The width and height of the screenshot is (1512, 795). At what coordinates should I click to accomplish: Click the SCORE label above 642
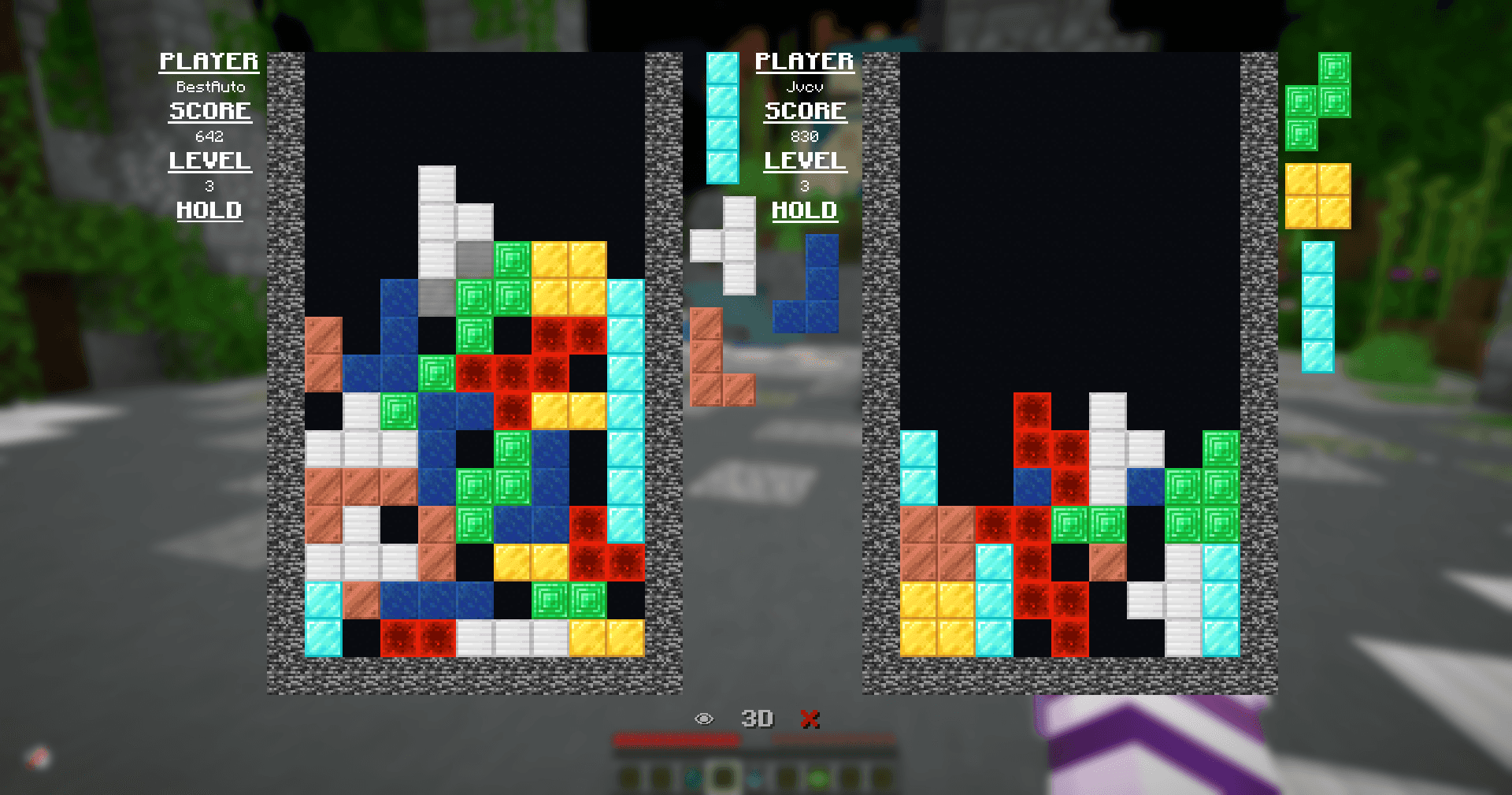(x=209, y=111)
